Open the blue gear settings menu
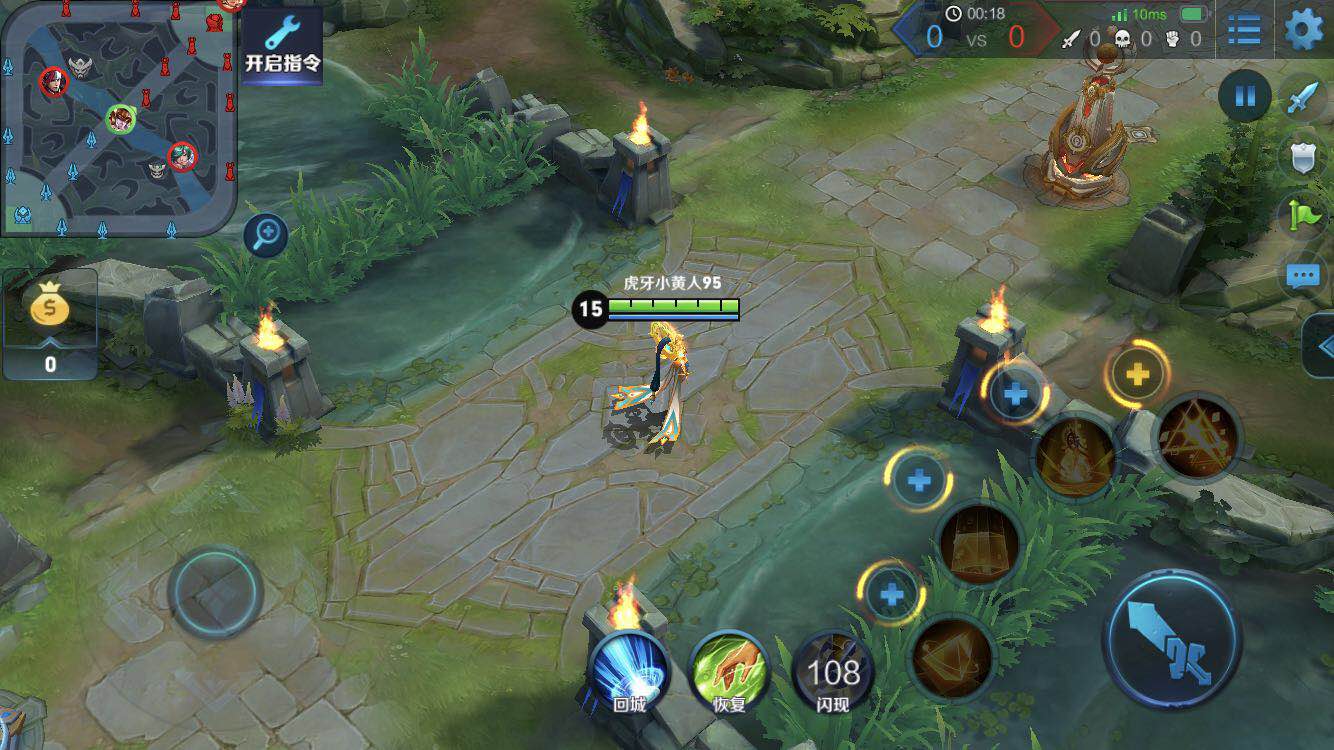 [x=1303, y=29]
